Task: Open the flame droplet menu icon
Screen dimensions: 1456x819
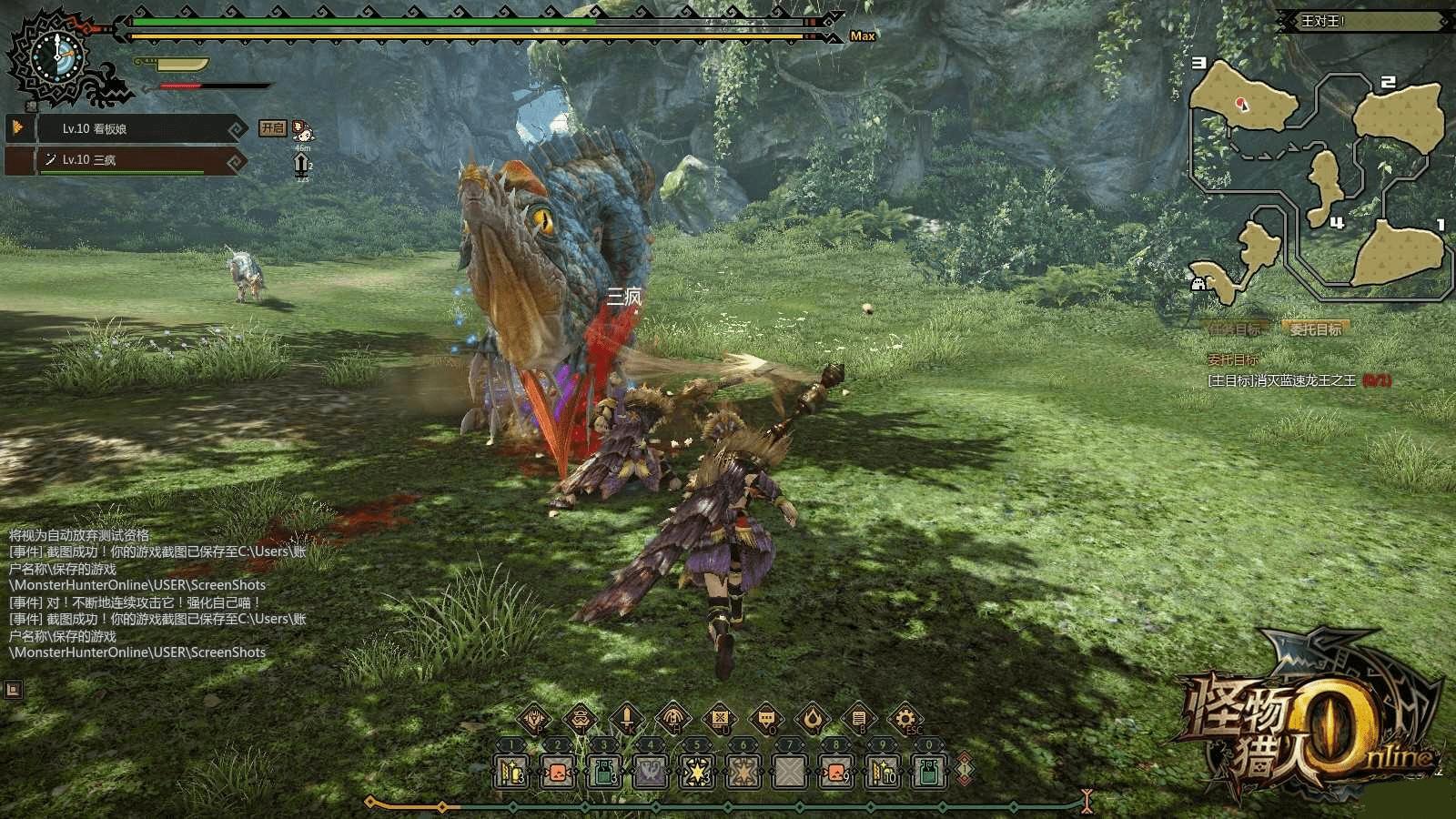Action: click(x=813, y=719)
